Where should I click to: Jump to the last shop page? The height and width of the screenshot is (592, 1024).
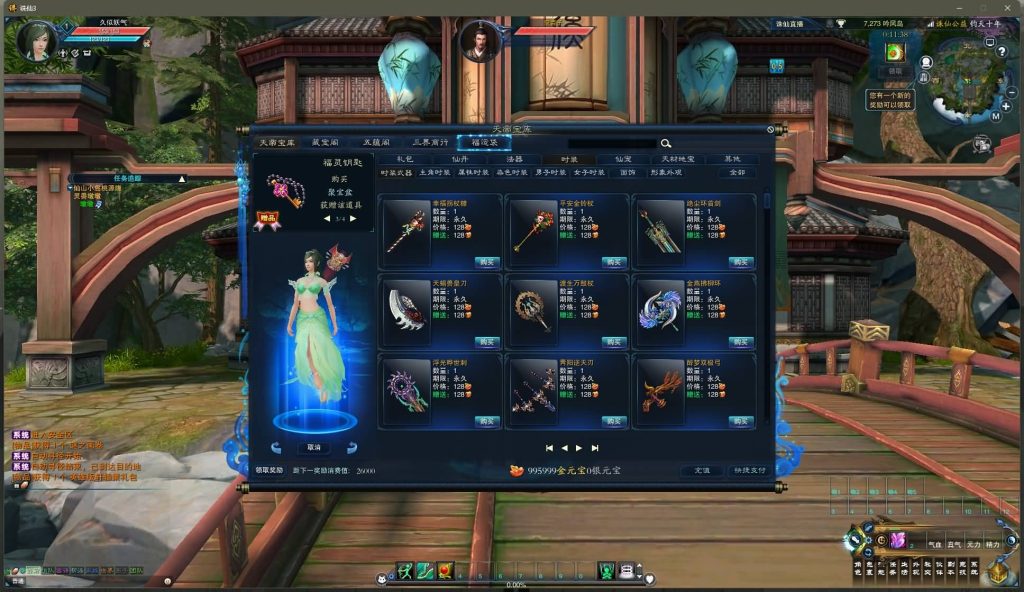(x=595, y=448)
